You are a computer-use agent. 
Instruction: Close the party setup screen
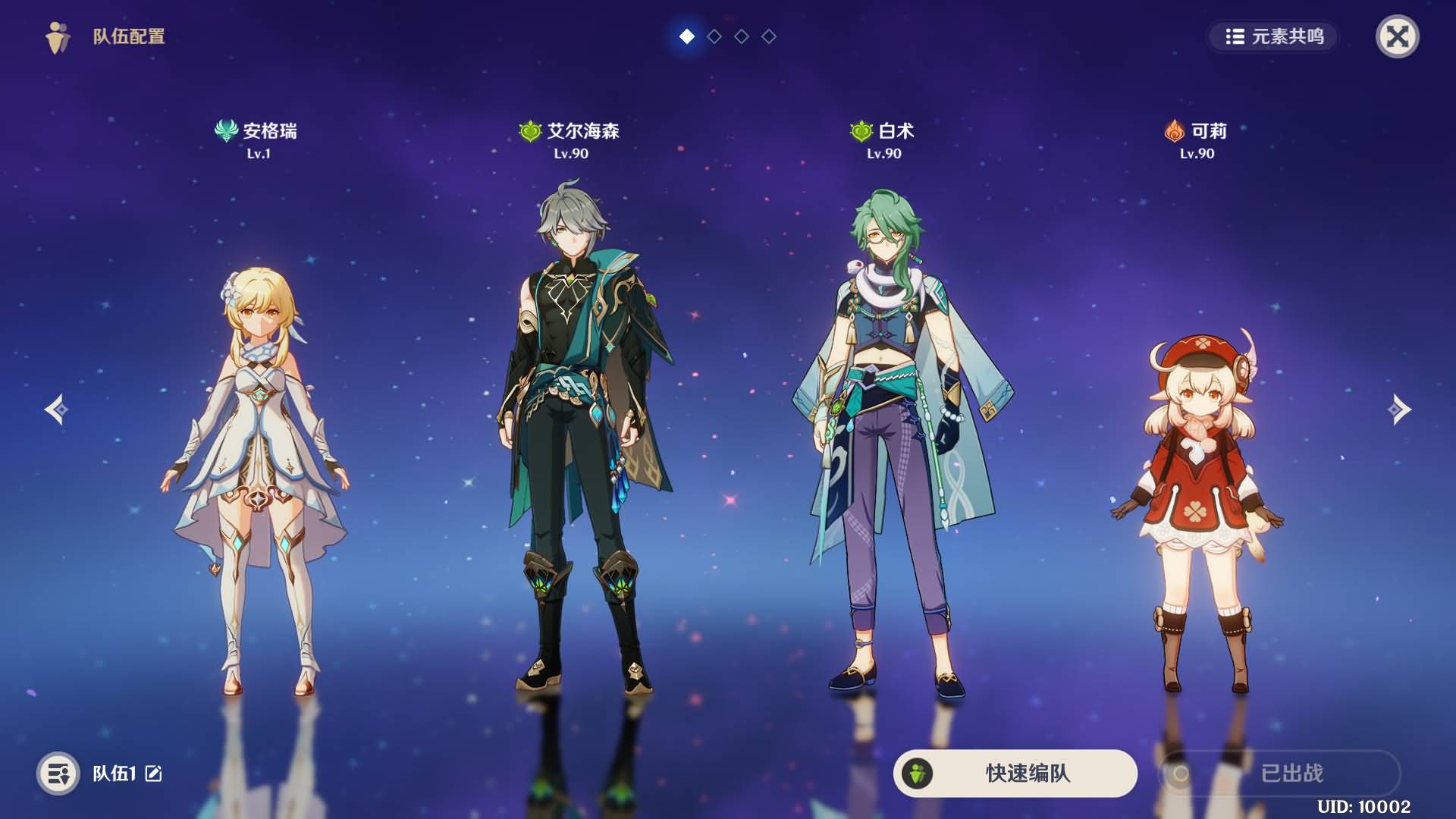[x=1397, y=36]
